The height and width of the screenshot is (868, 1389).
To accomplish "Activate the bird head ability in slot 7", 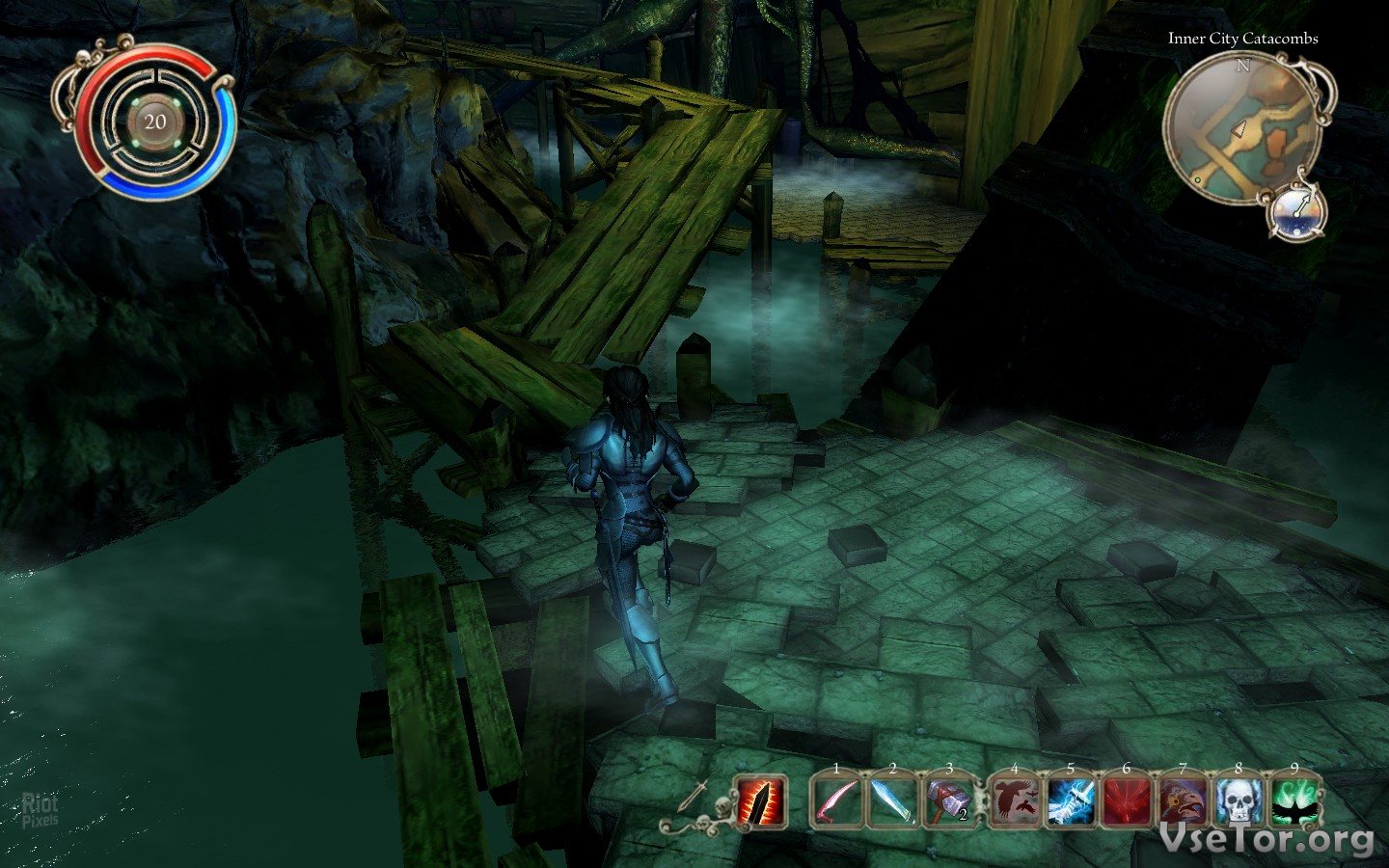I will click(x=1182, y=803).
